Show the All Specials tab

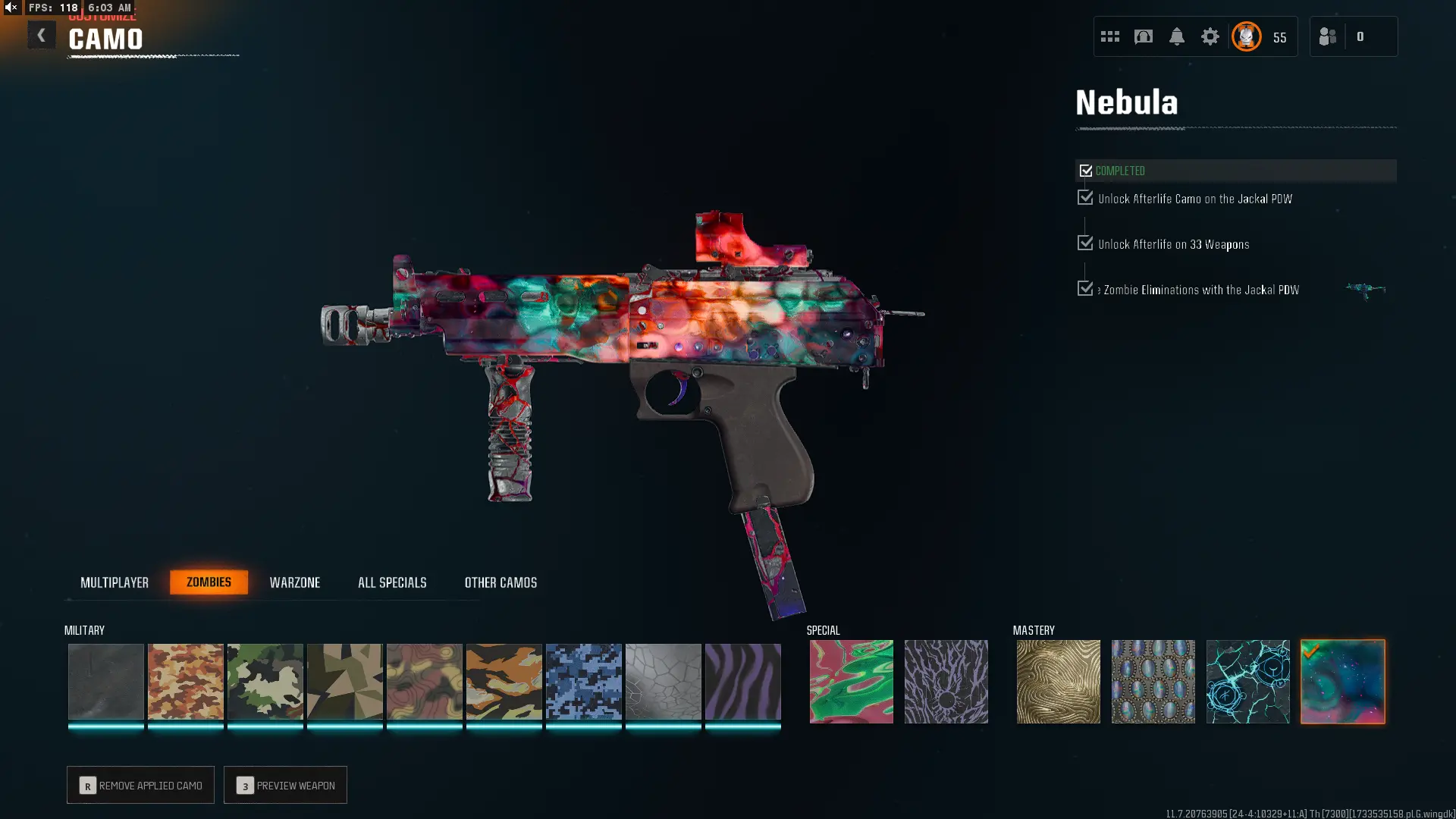pyautogui.click(x=392, y=582)
